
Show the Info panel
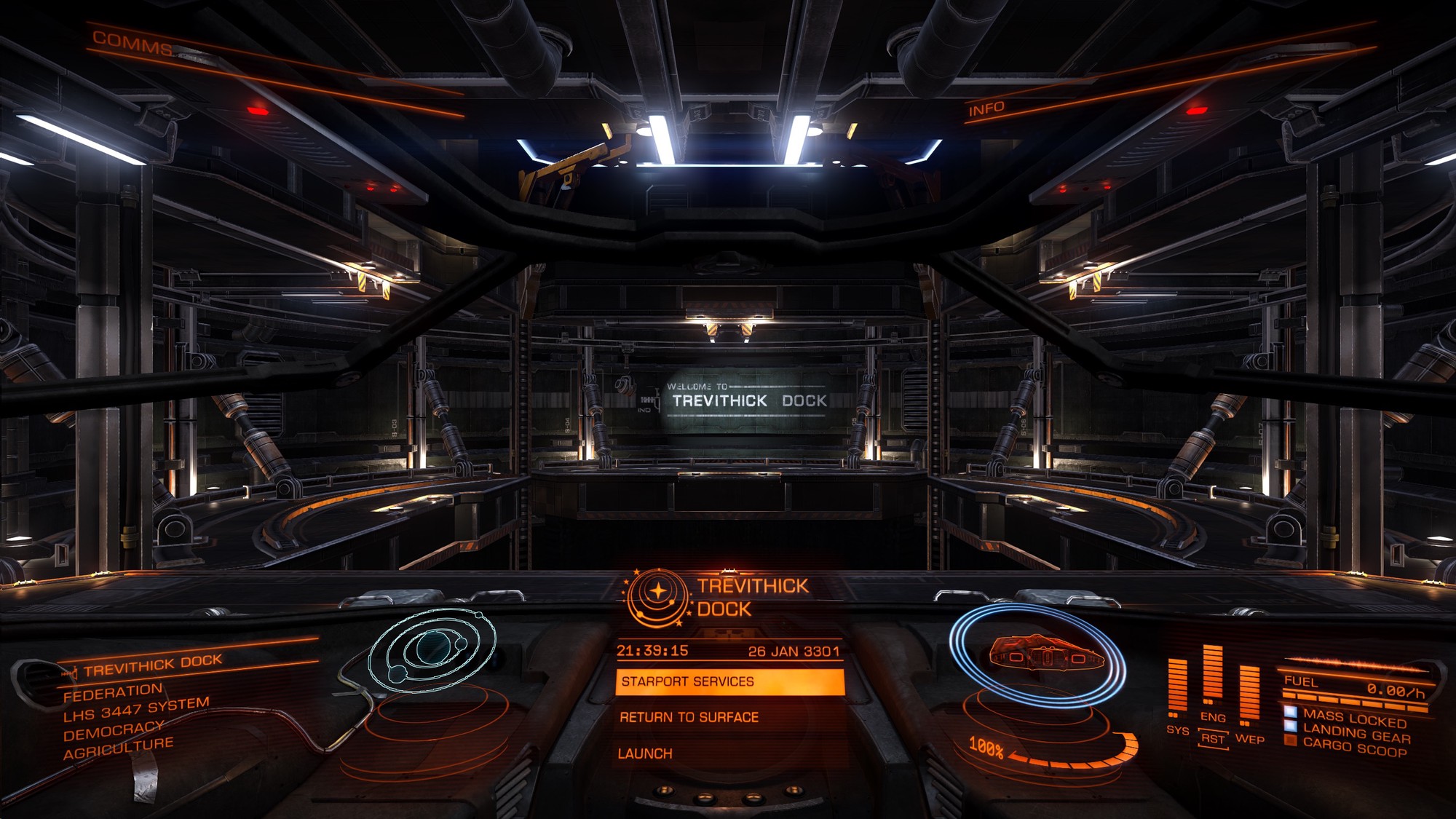click(986, 109)
